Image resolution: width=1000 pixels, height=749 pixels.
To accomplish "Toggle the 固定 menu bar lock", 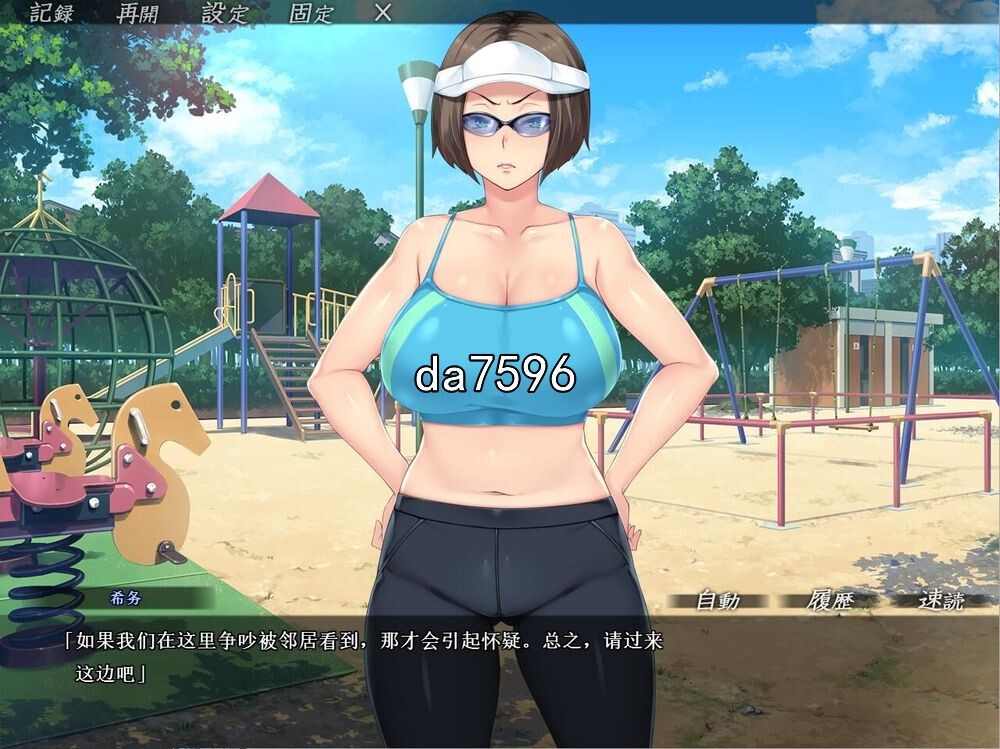I will [x=311, y=13].
